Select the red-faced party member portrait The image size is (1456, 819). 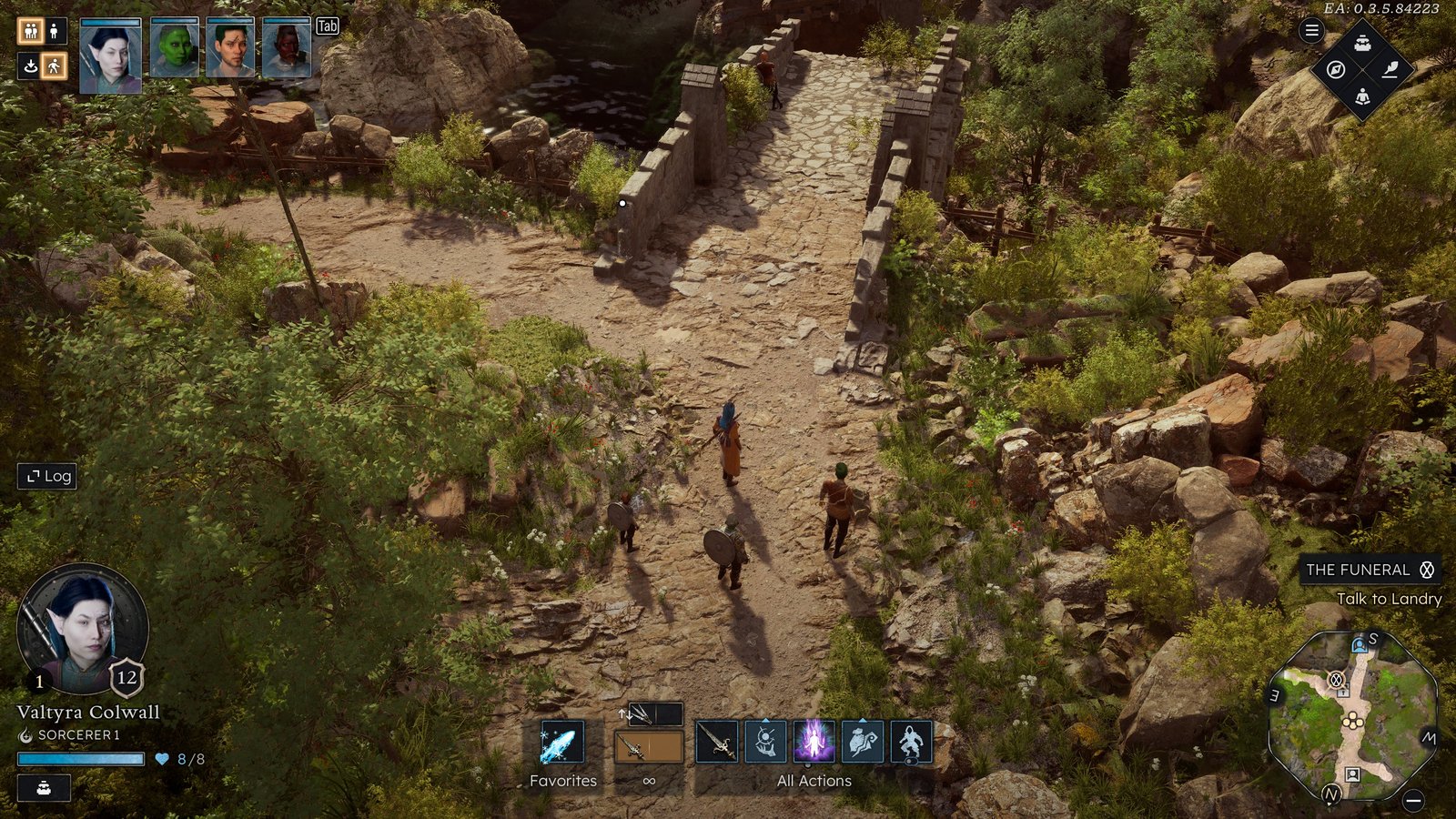point(287,48)
